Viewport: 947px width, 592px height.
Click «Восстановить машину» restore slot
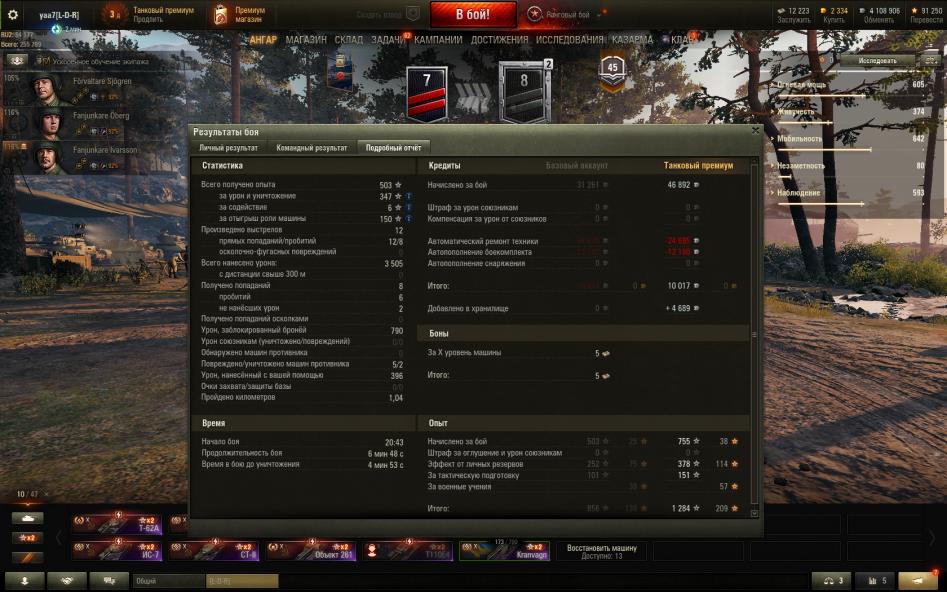pos(601,551)
